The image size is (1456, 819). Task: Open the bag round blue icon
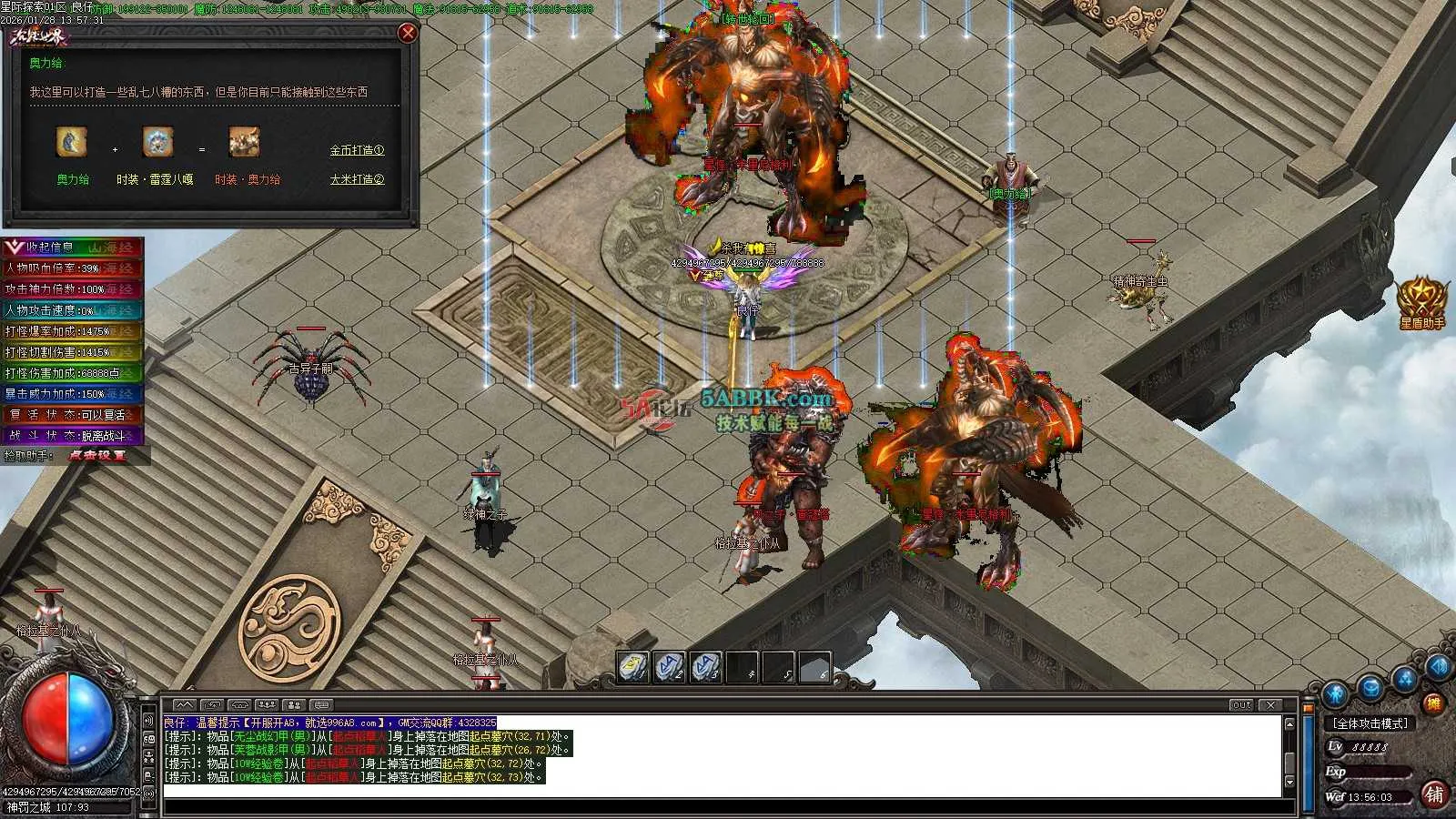point(1370,687)
